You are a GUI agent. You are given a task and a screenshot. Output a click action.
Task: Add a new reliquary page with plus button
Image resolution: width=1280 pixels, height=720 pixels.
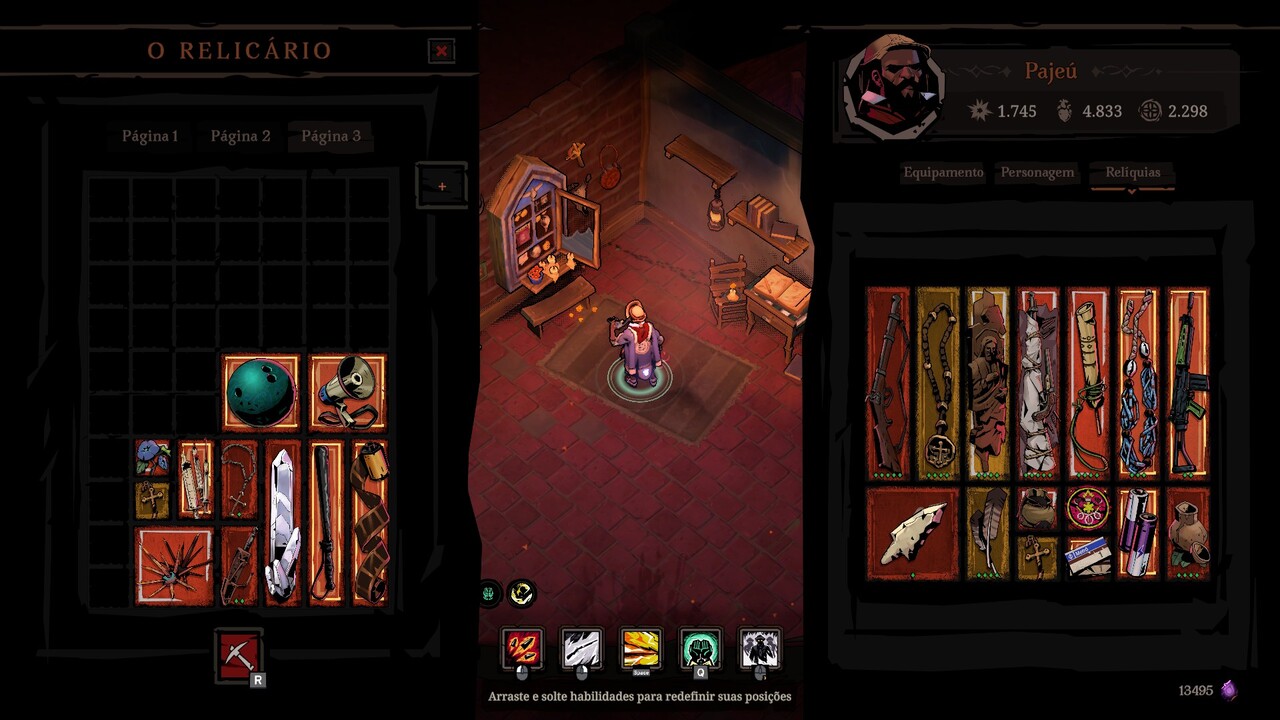pos(442,186)
